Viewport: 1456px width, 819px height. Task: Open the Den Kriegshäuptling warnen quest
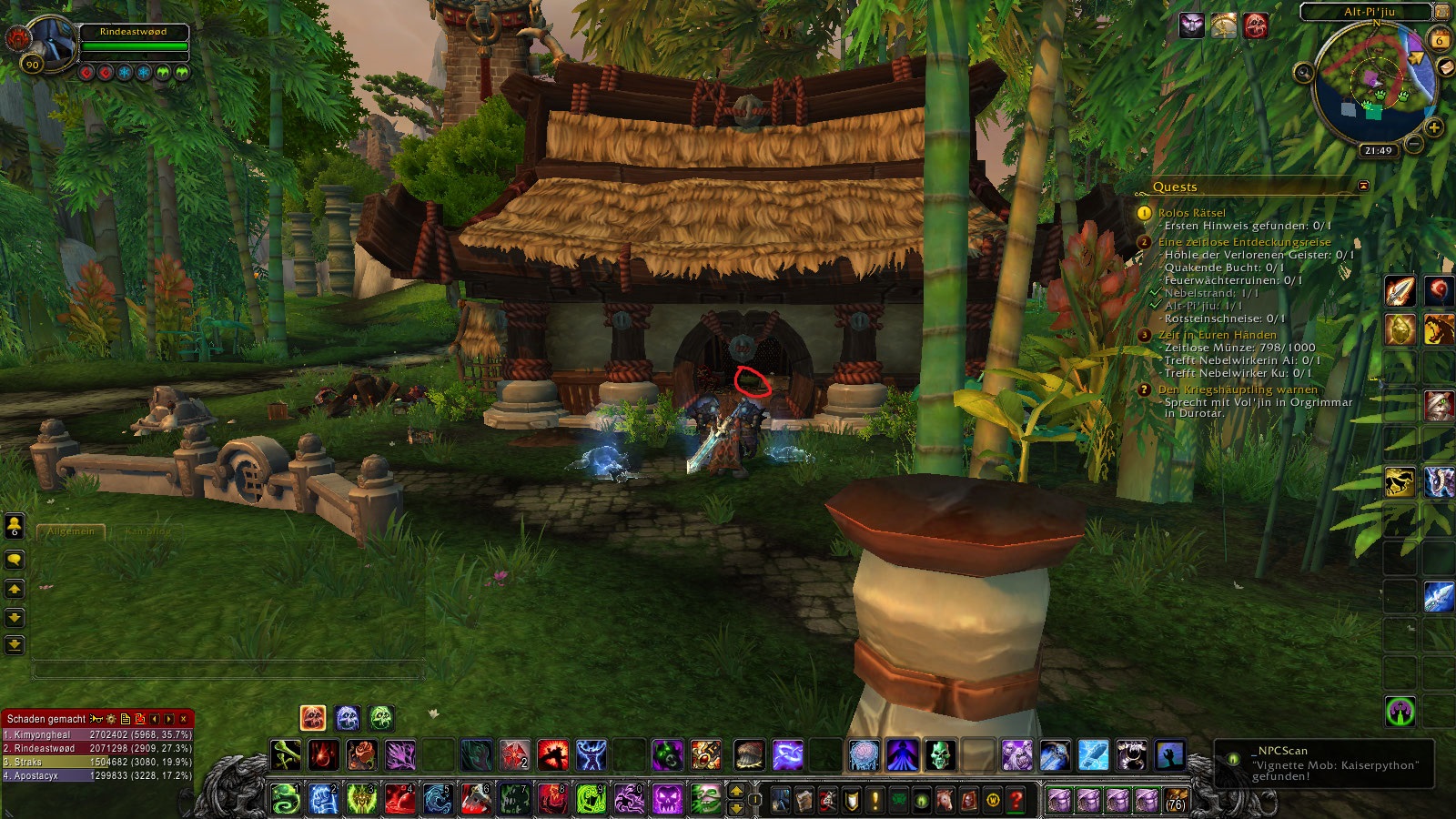[x=1237, y=389]
